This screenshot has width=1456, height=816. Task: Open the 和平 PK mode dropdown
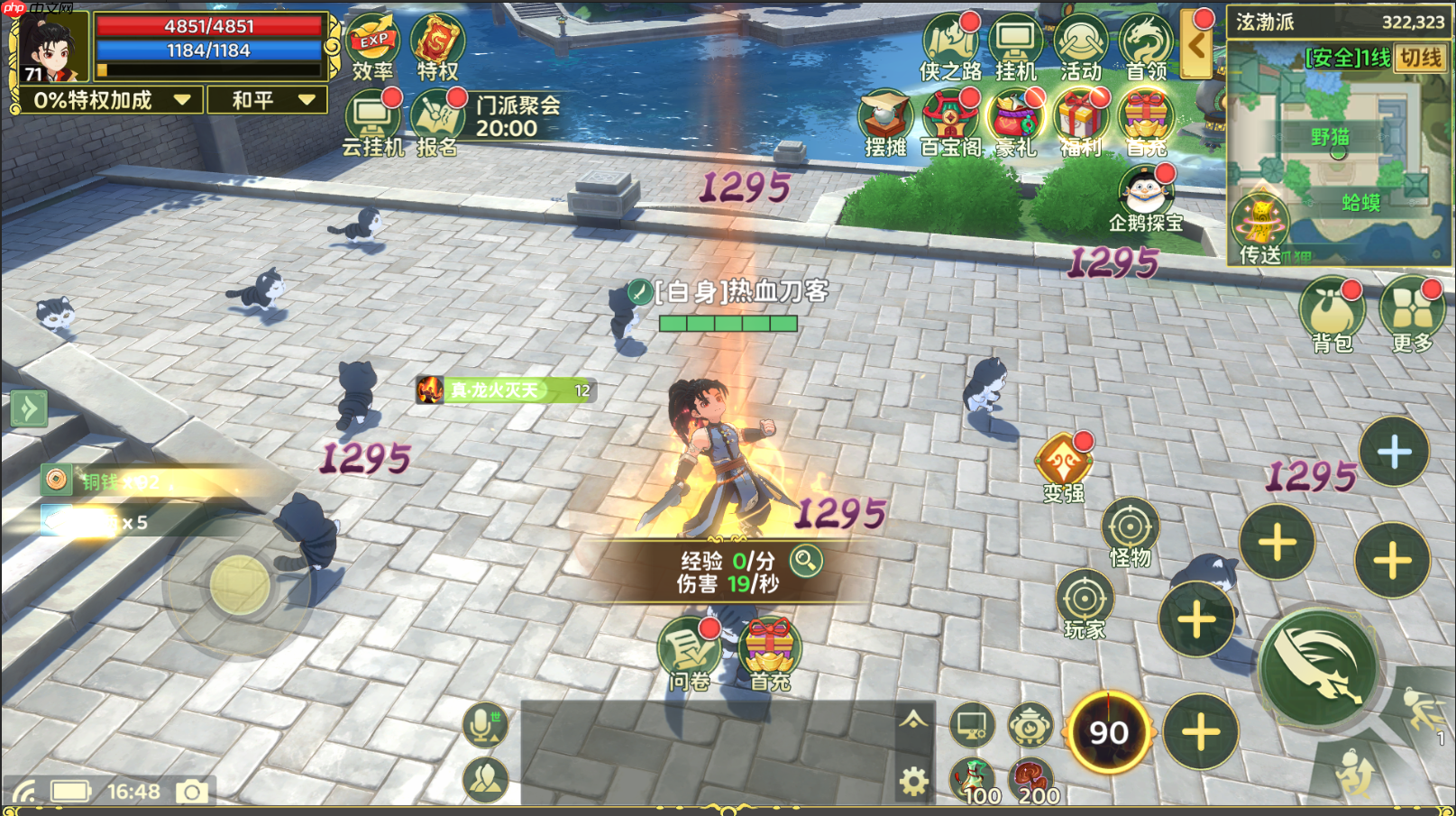coord(267,100)
